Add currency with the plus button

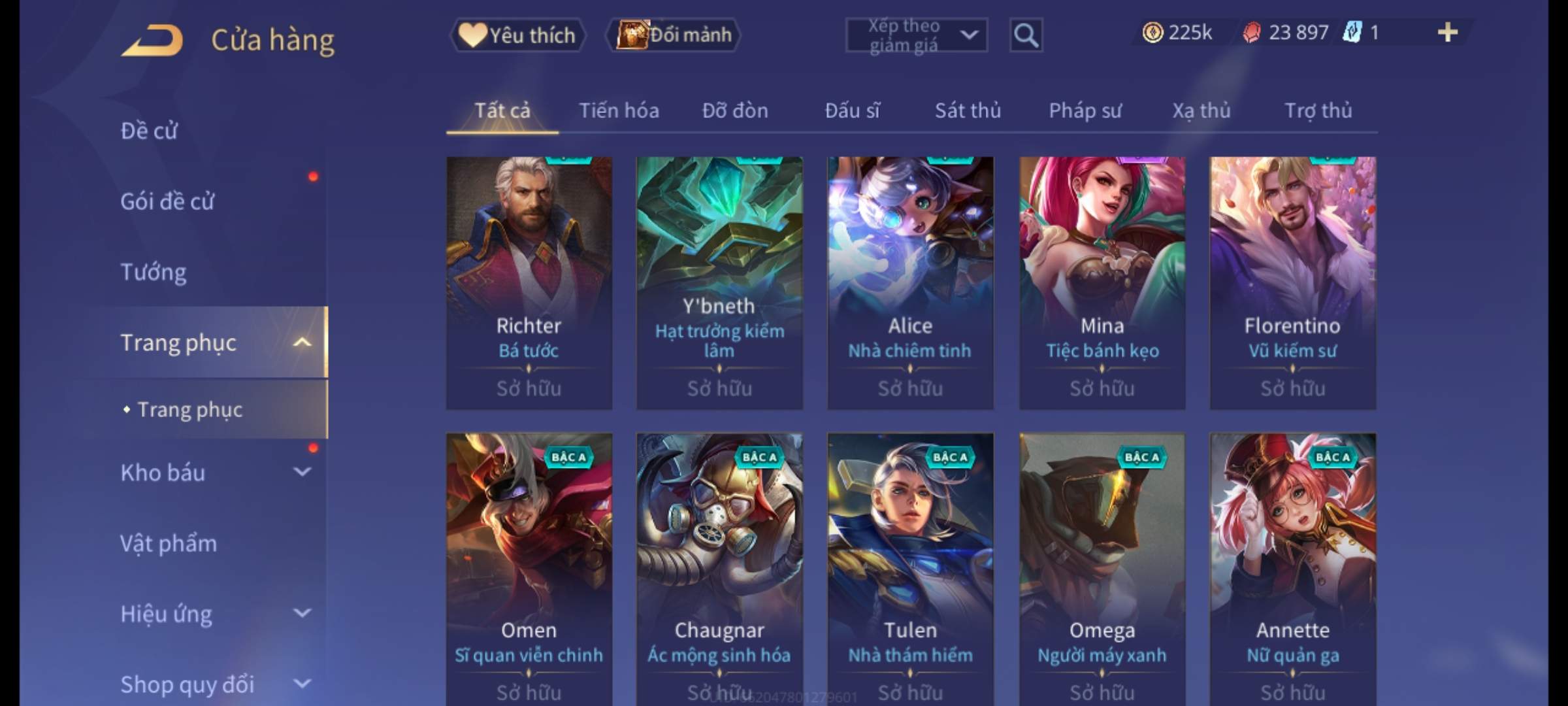[1447, 33]
